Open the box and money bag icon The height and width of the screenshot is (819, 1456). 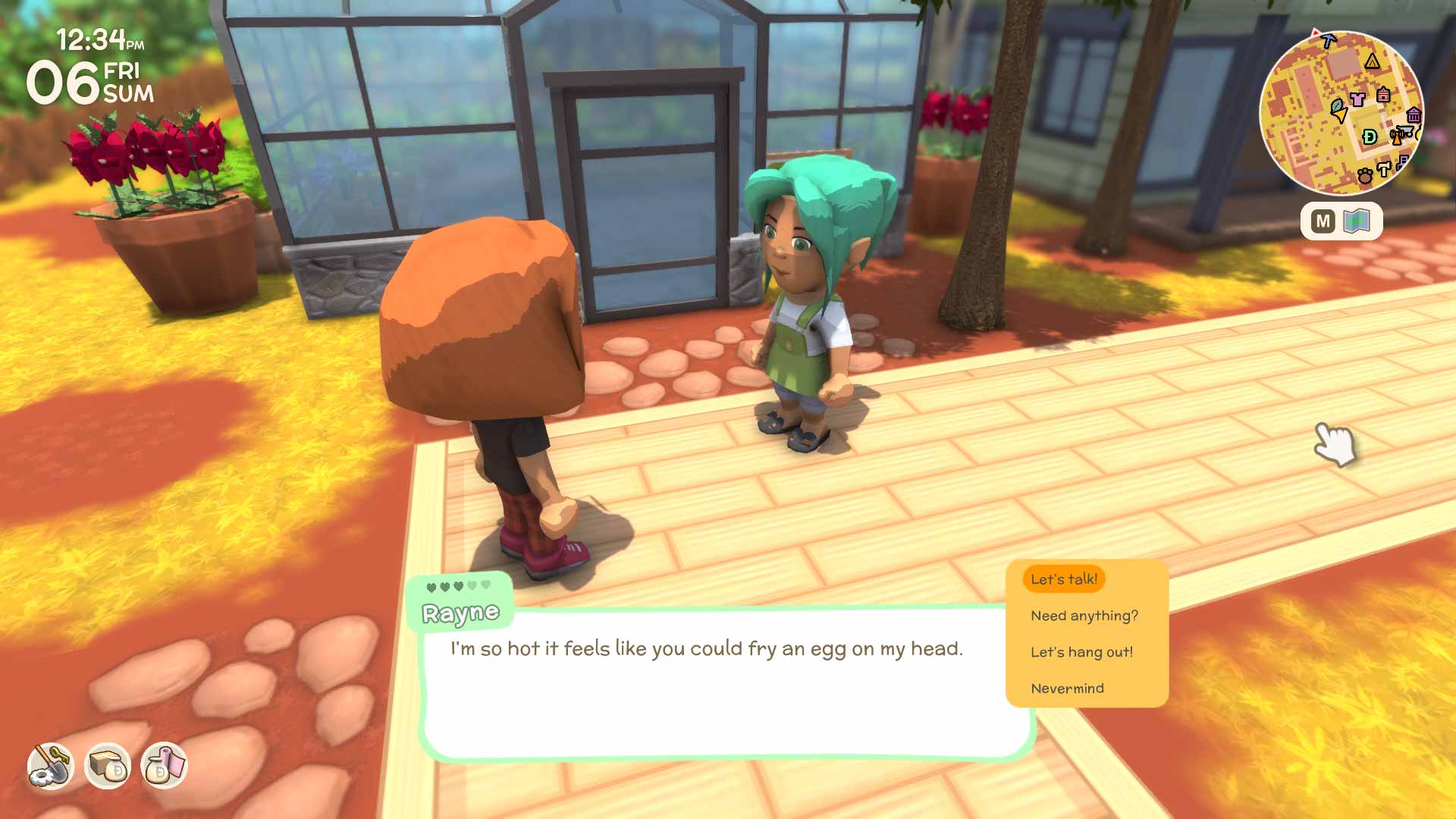point(107,766)
